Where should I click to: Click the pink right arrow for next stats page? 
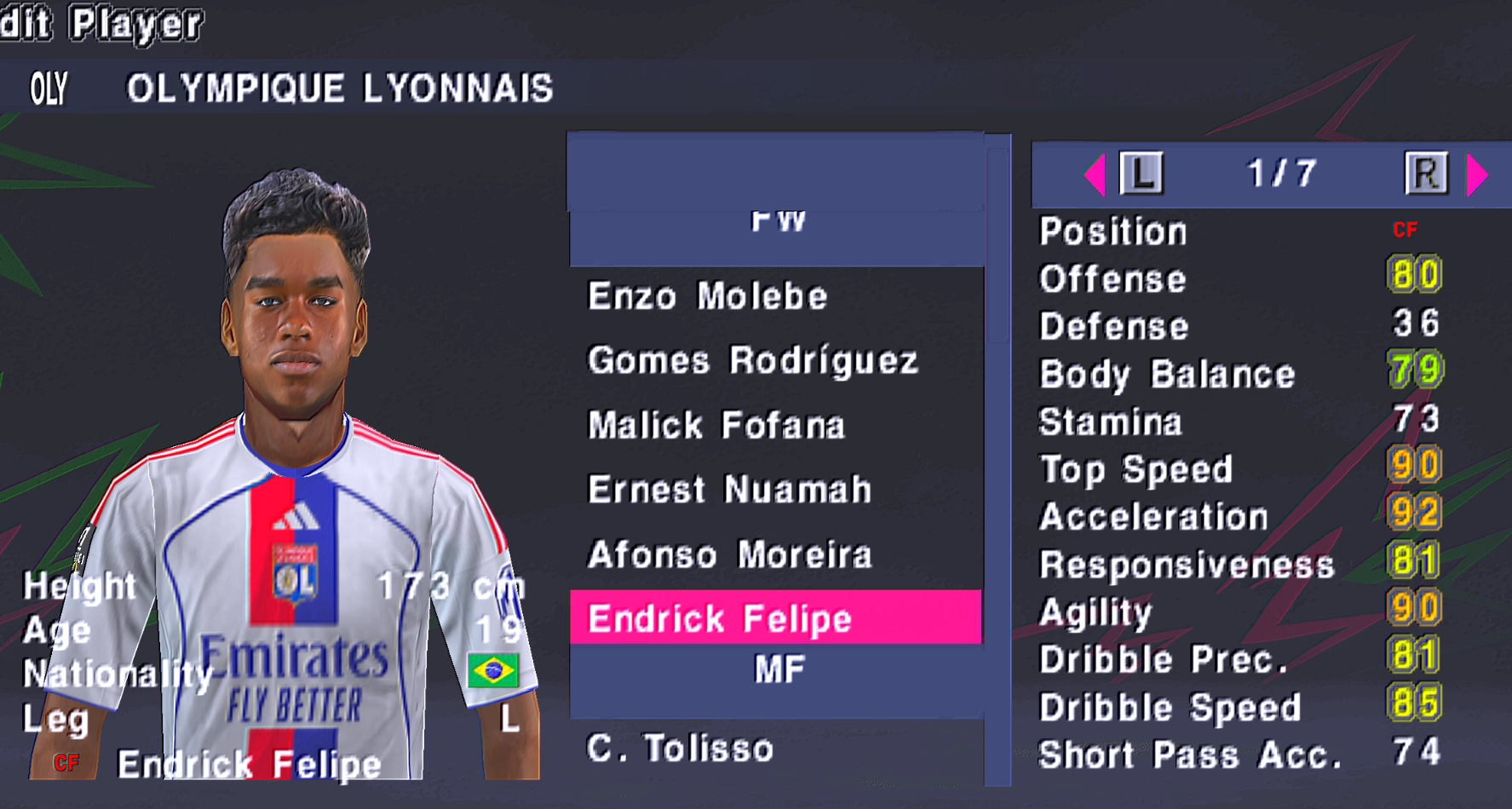(1478, 175)
